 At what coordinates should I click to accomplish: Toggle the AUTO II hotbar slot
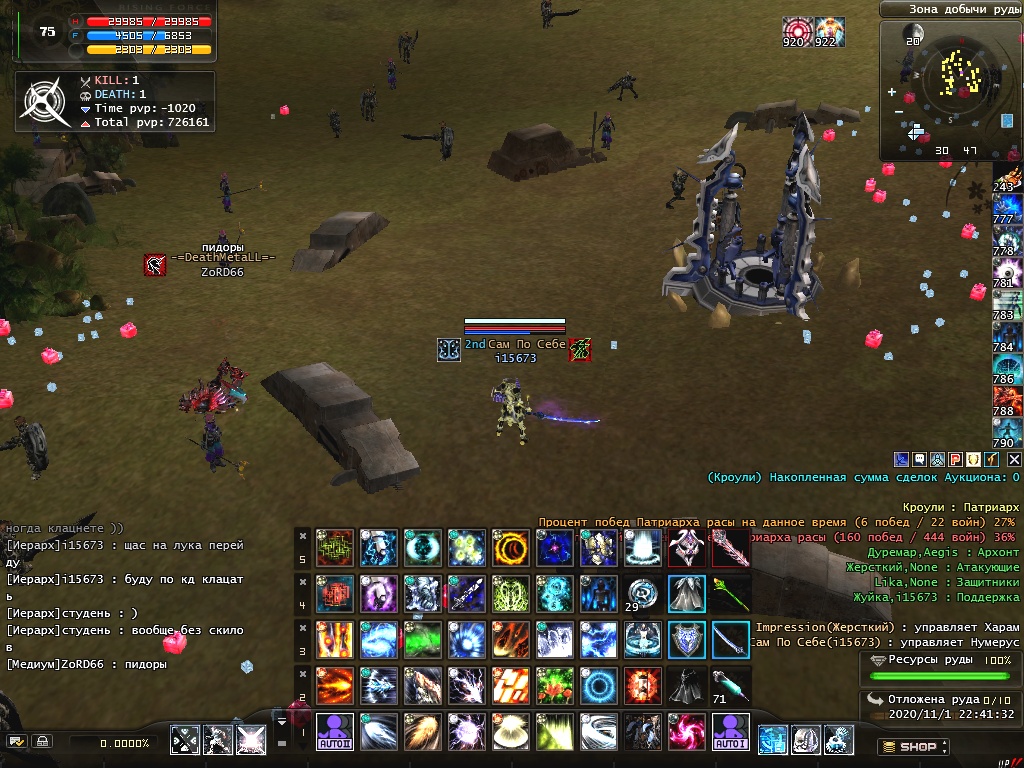click(x=335, y=732)
